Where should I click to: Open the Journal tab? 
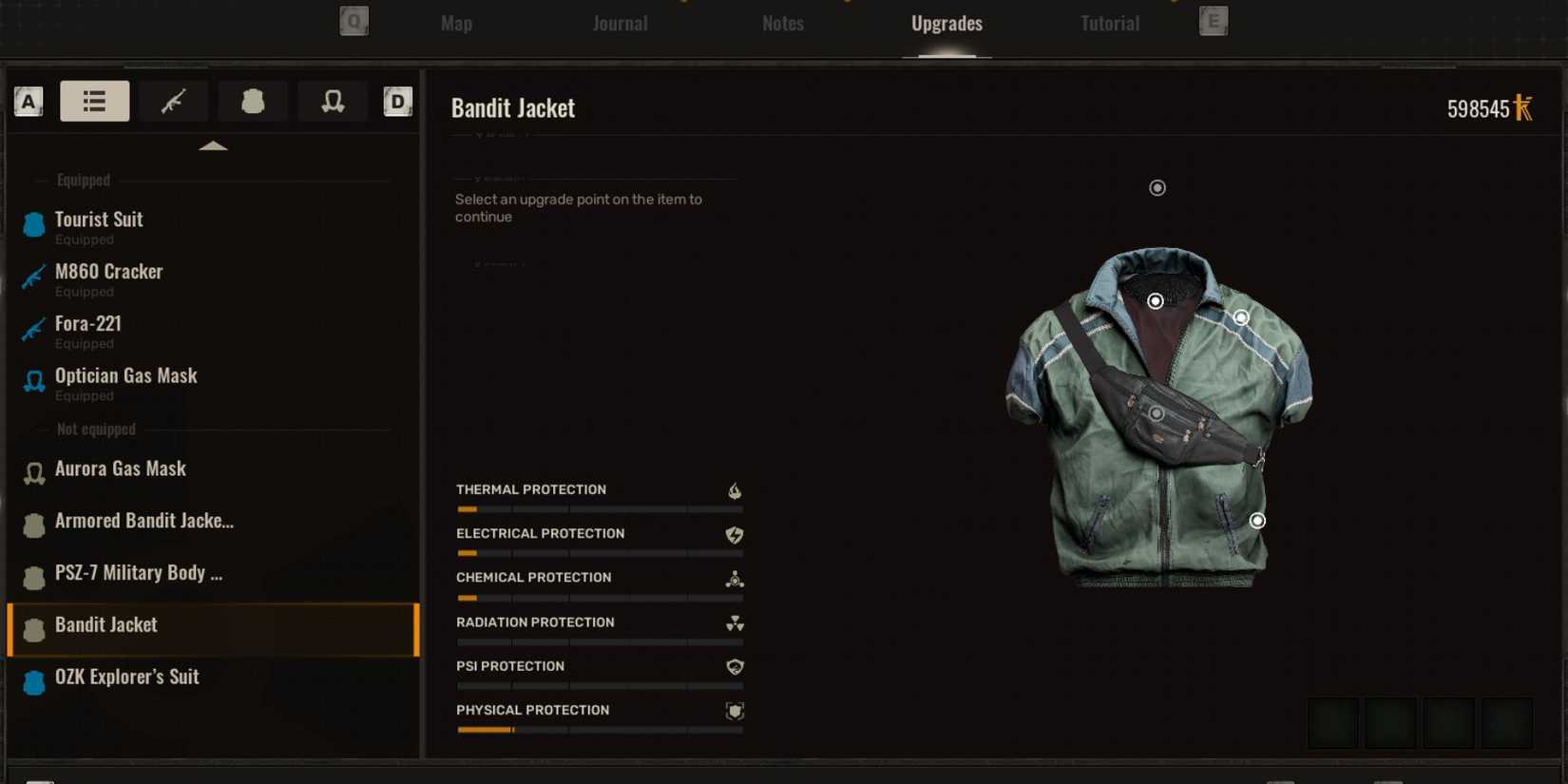[620, 23]
